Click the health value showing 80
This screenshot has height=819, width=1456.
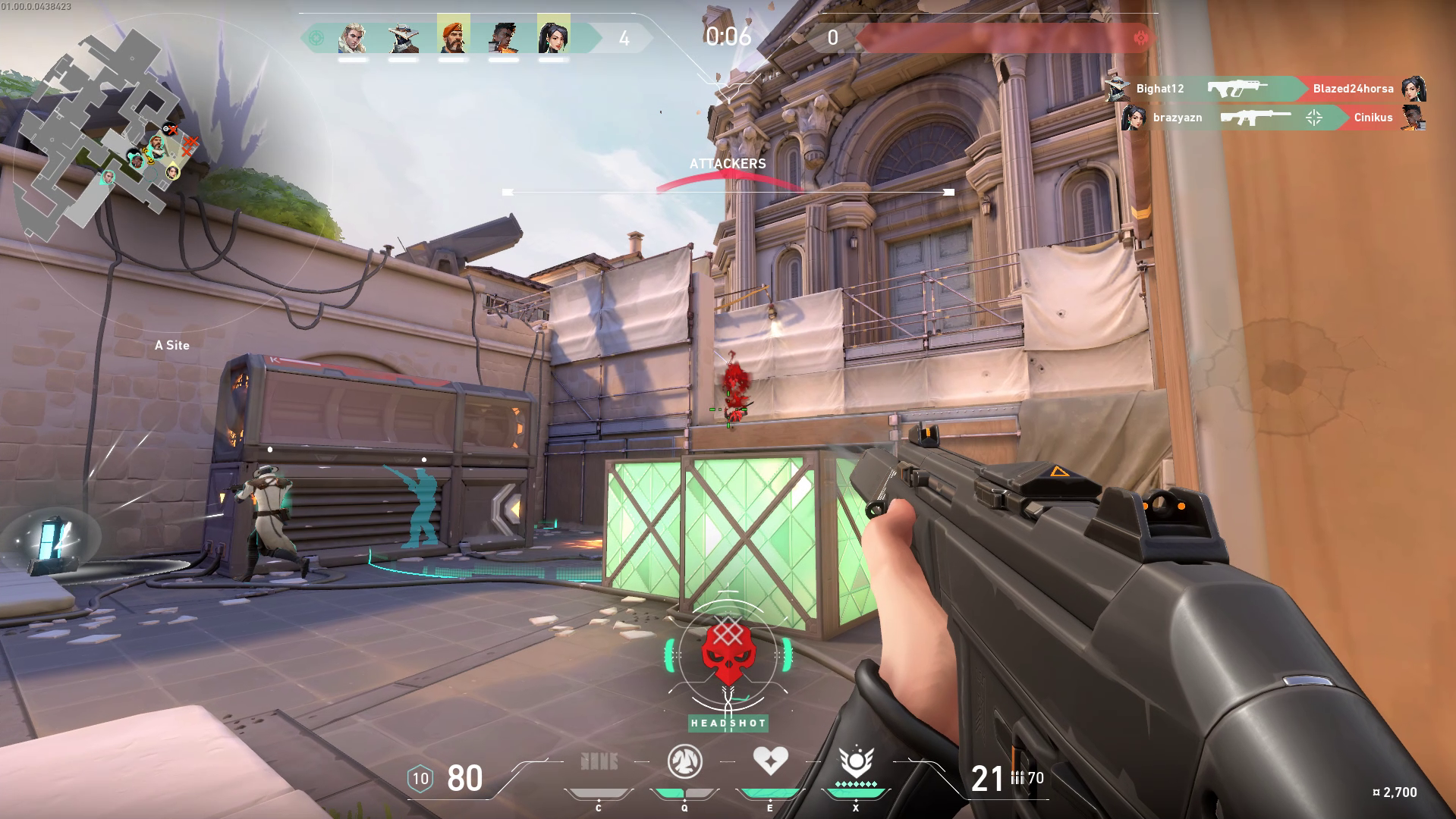pos(464,777)
